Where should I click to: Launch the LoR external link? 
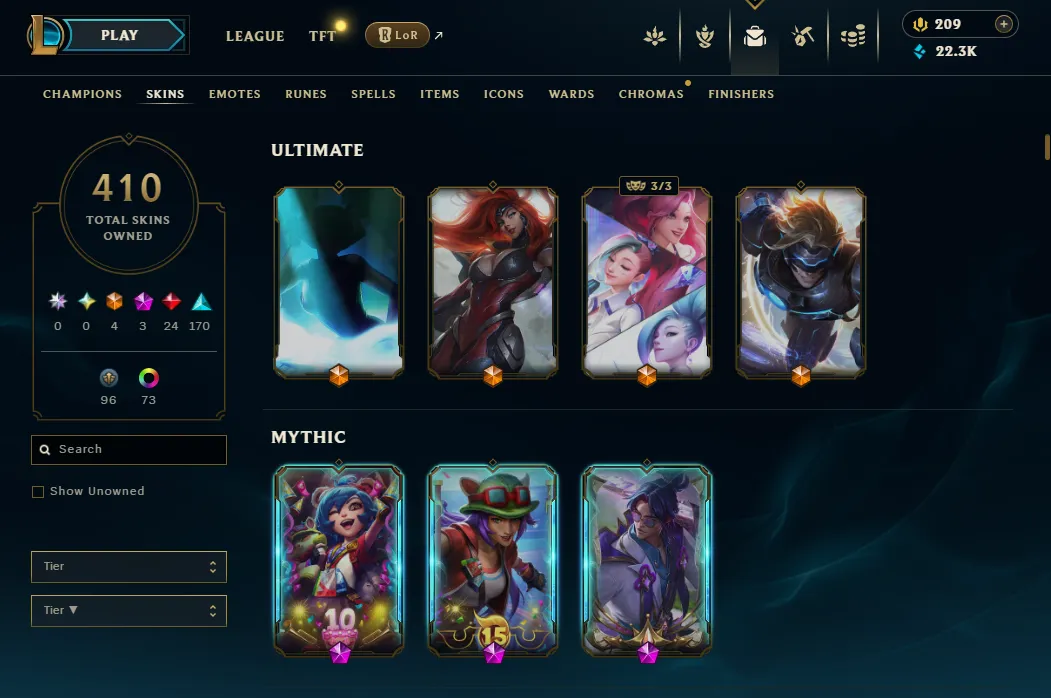click(x=398, y=35)
